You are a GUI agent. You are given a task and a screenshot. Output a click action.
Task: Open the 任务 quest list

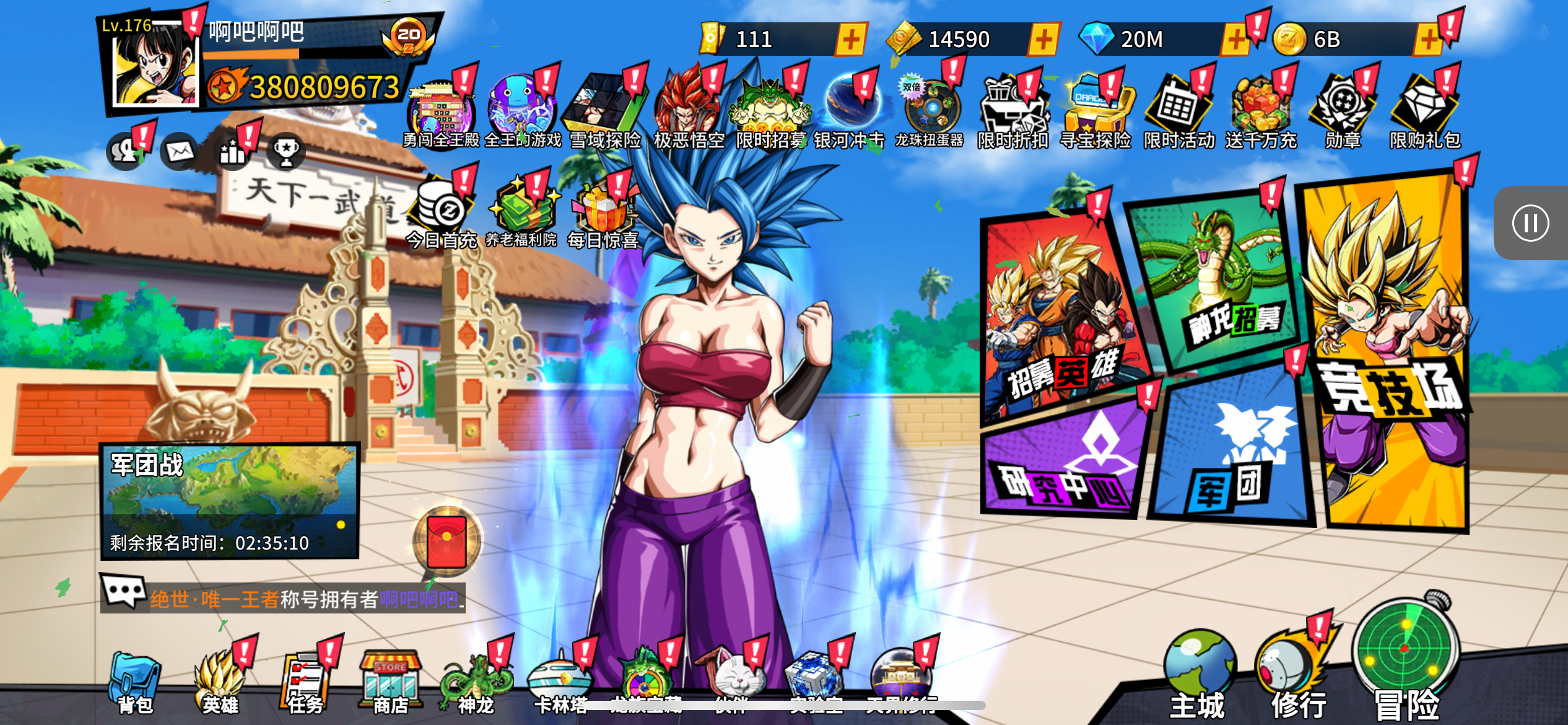point(305,682)
